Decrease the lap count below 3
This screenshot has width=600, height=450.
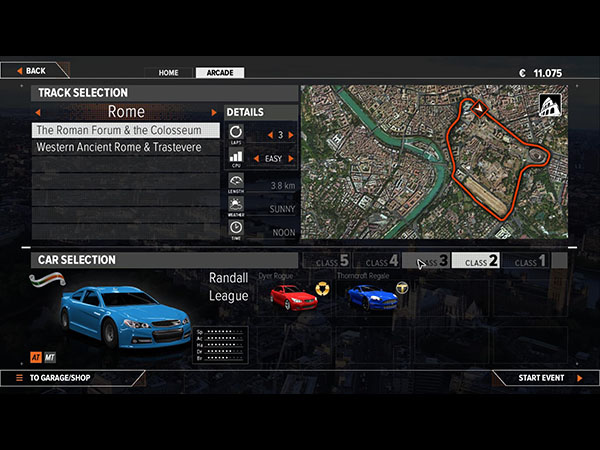coord(266,134)
